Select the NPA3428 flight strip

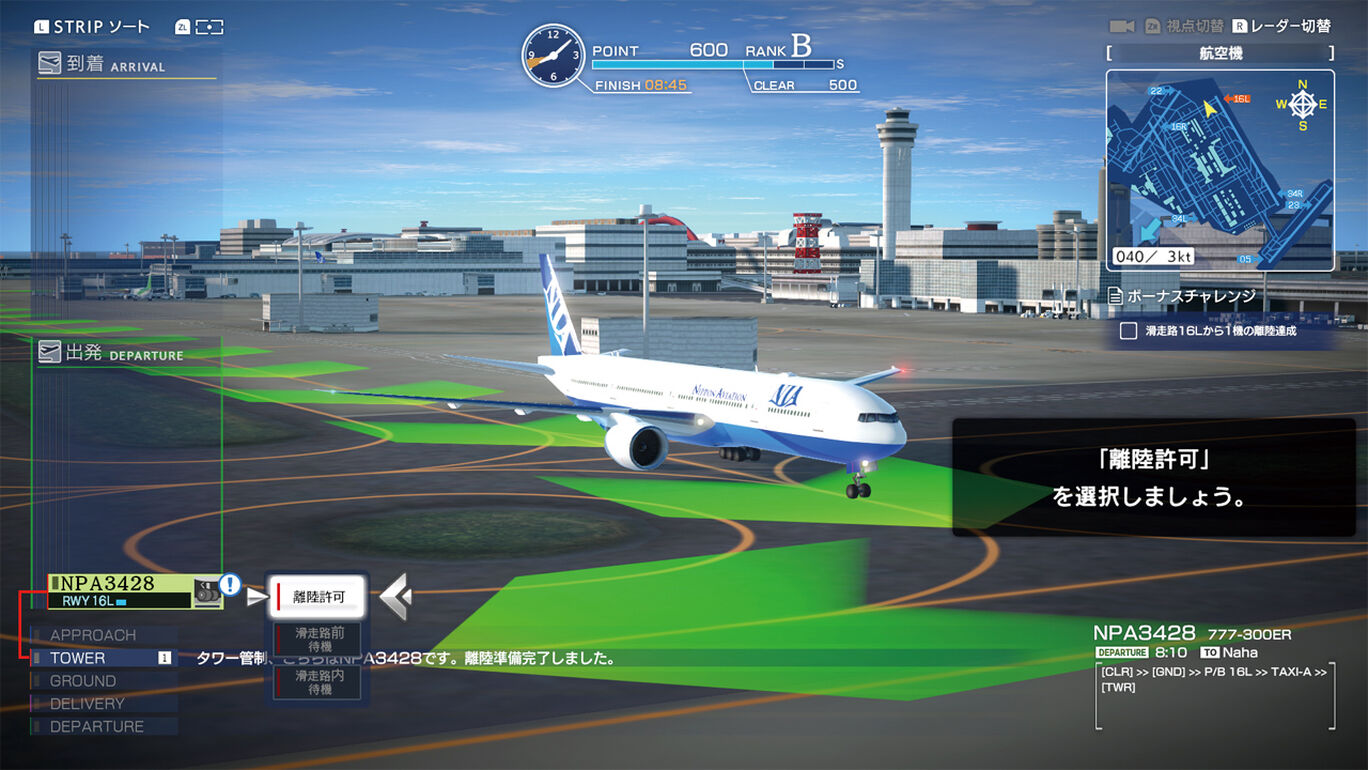121,591
